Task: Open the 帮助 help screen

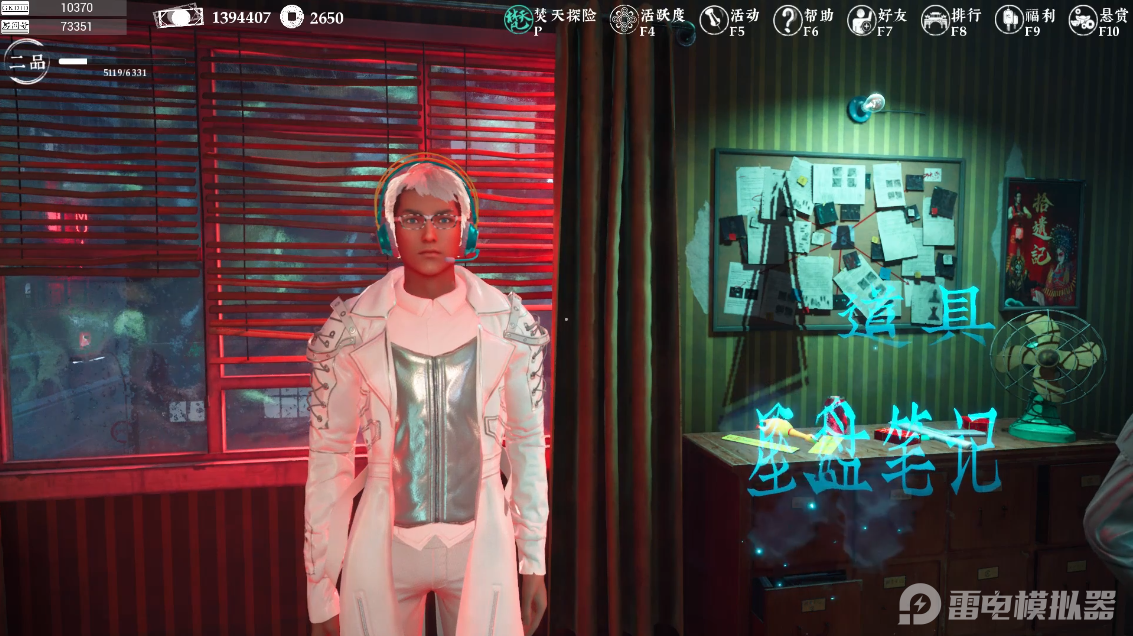Action: click(x=788, y=20)
